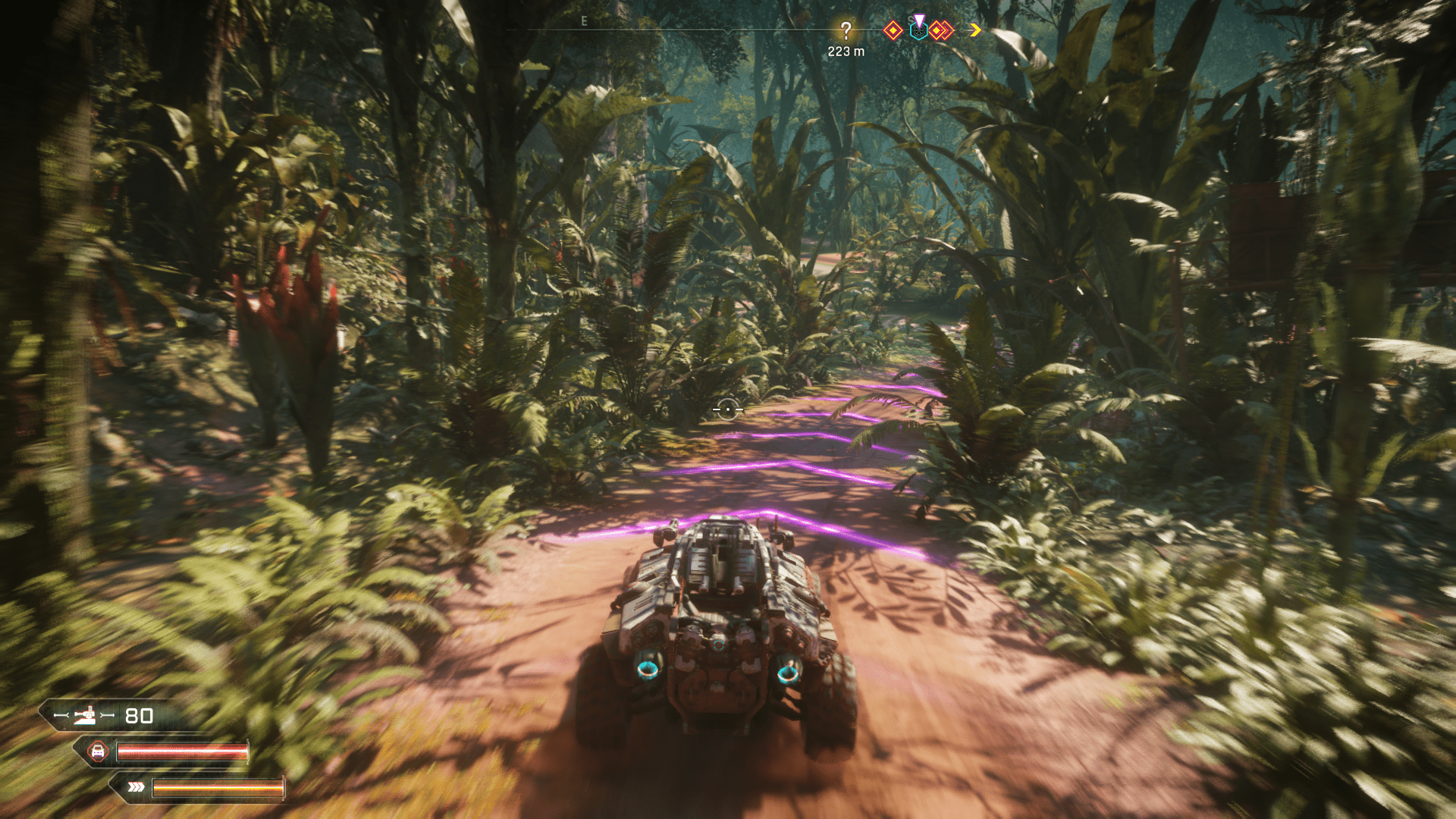The width and height of the screenshot is (1456, 819).
Task: Click the center aiming reticle
Action: coord(727,409)
